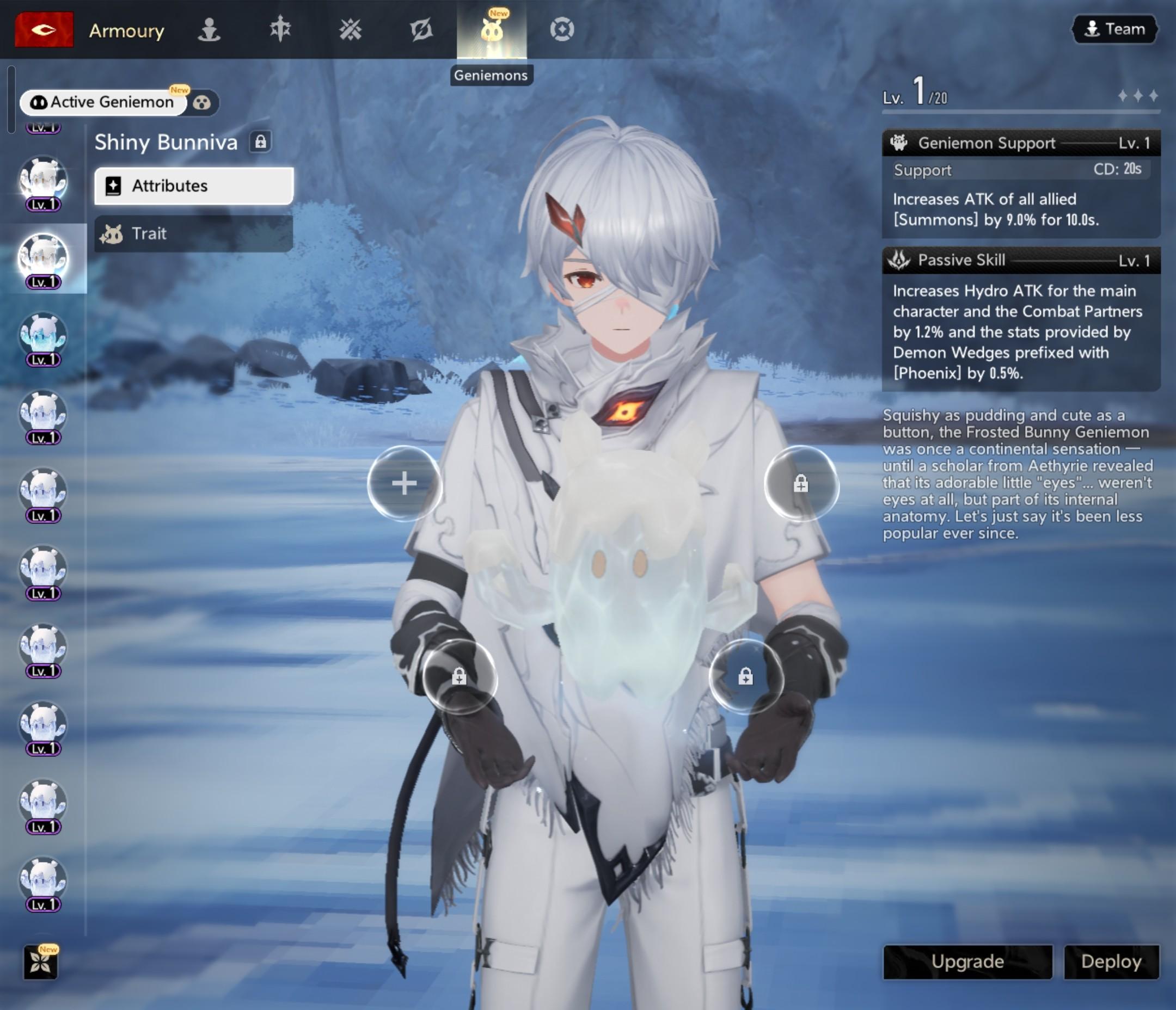Open the flower icon at bottom-left
The width and height of the screenshot is (1176, 1010).
(41, 962)
